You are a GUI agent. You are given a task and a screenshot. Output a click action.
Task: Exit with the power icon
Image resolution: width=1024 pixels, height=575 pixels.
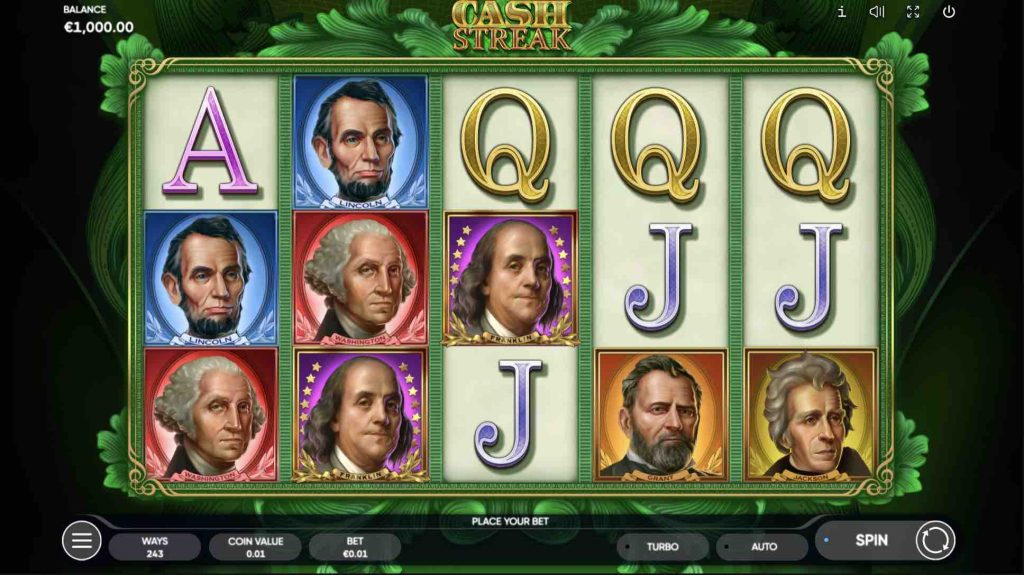pyautogui.click(x=949, y=12)
